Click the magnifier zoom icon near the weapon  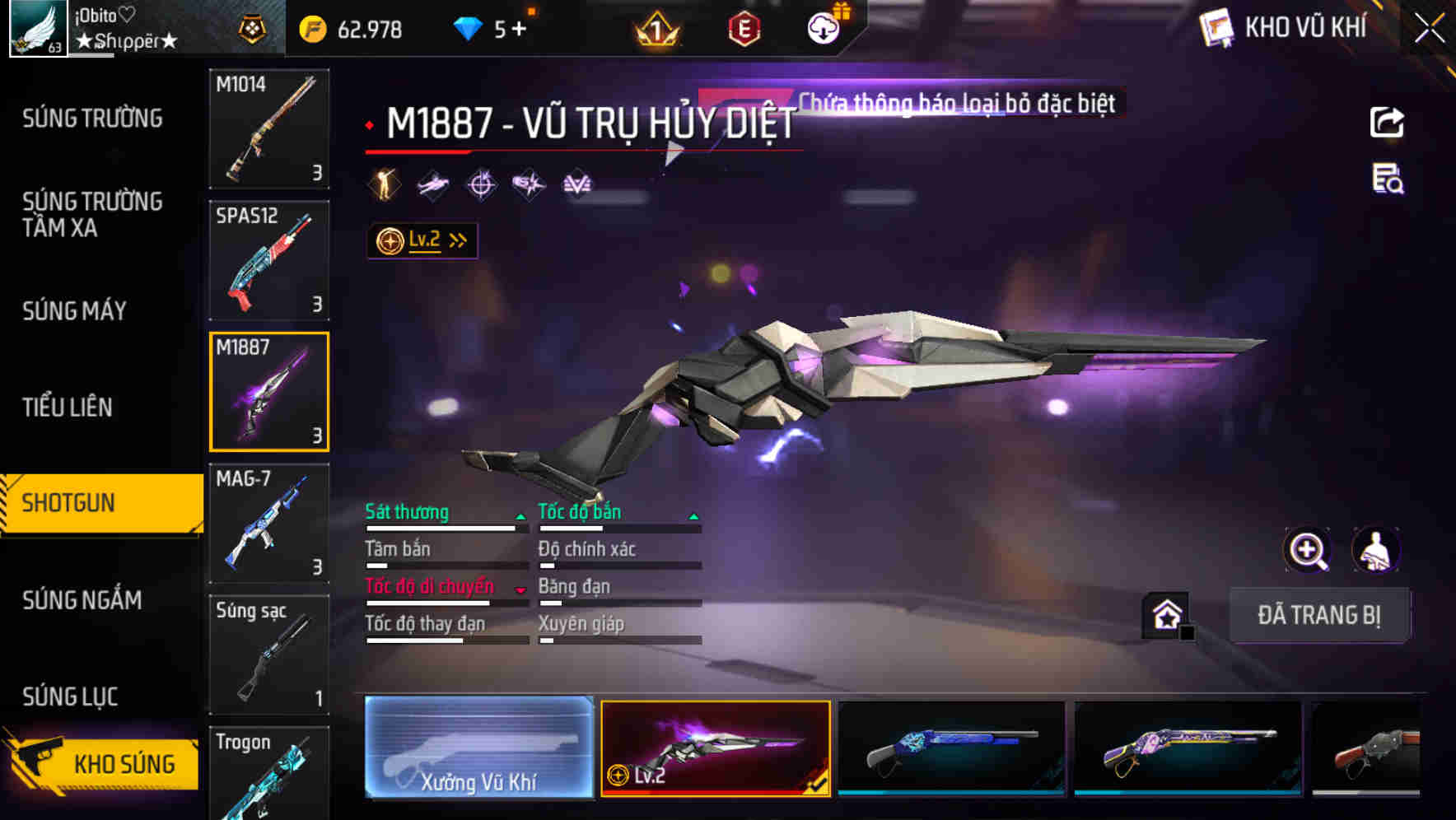(x=1309, y=550)
